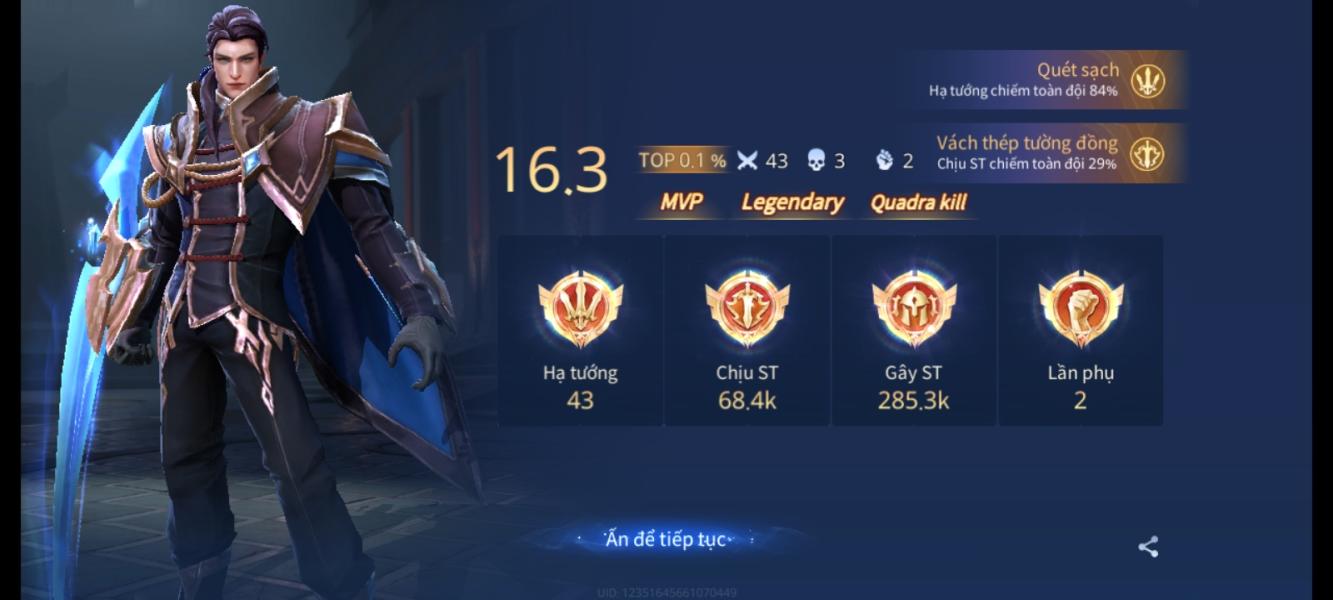Image resolution: width=1333 pixels, height=600 pixels.
Task: Open the share icon
Action: 1148,547
